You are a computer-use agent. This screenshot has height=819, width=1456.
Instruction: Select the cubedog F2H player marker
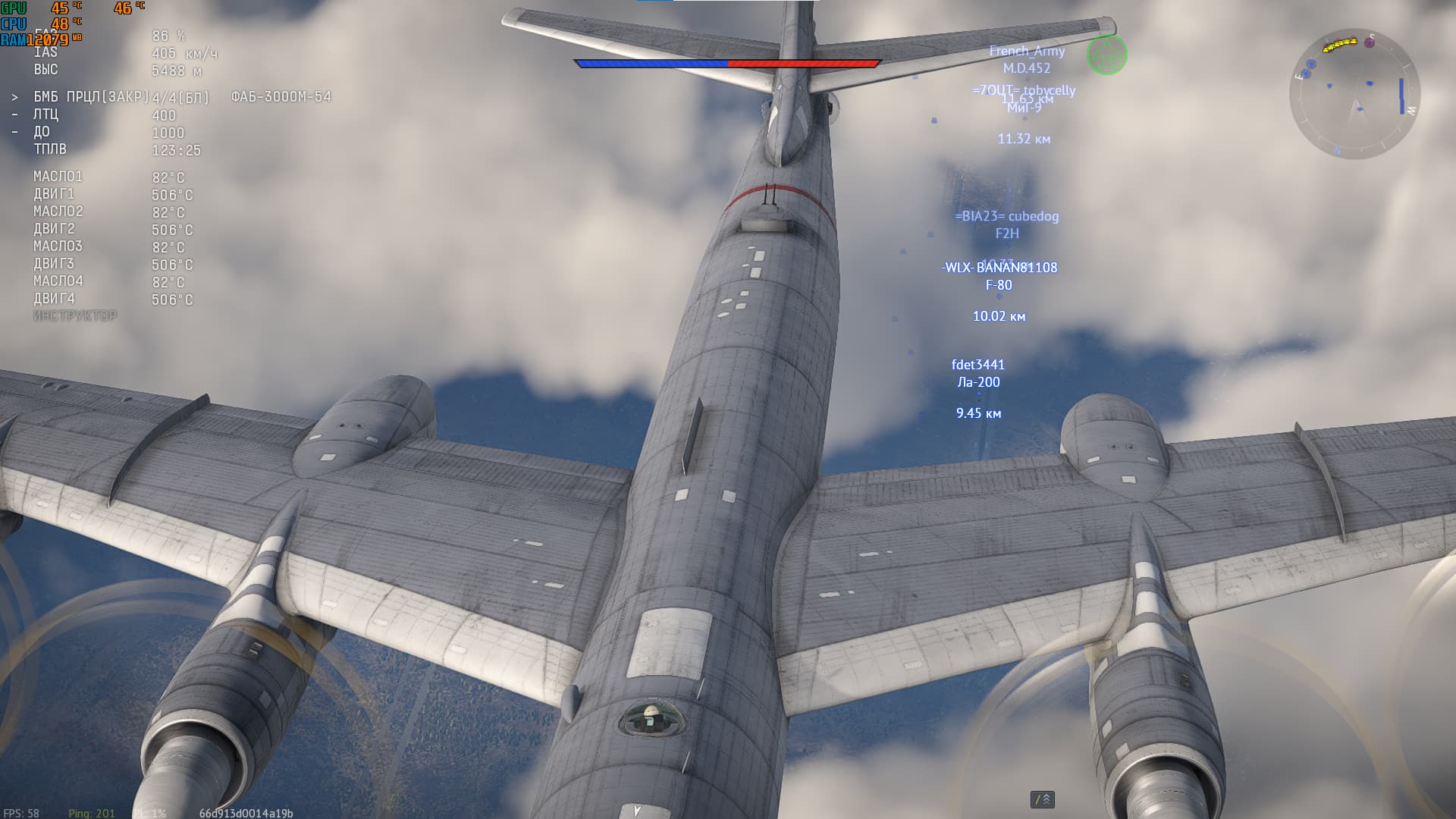pos(1007,224)
